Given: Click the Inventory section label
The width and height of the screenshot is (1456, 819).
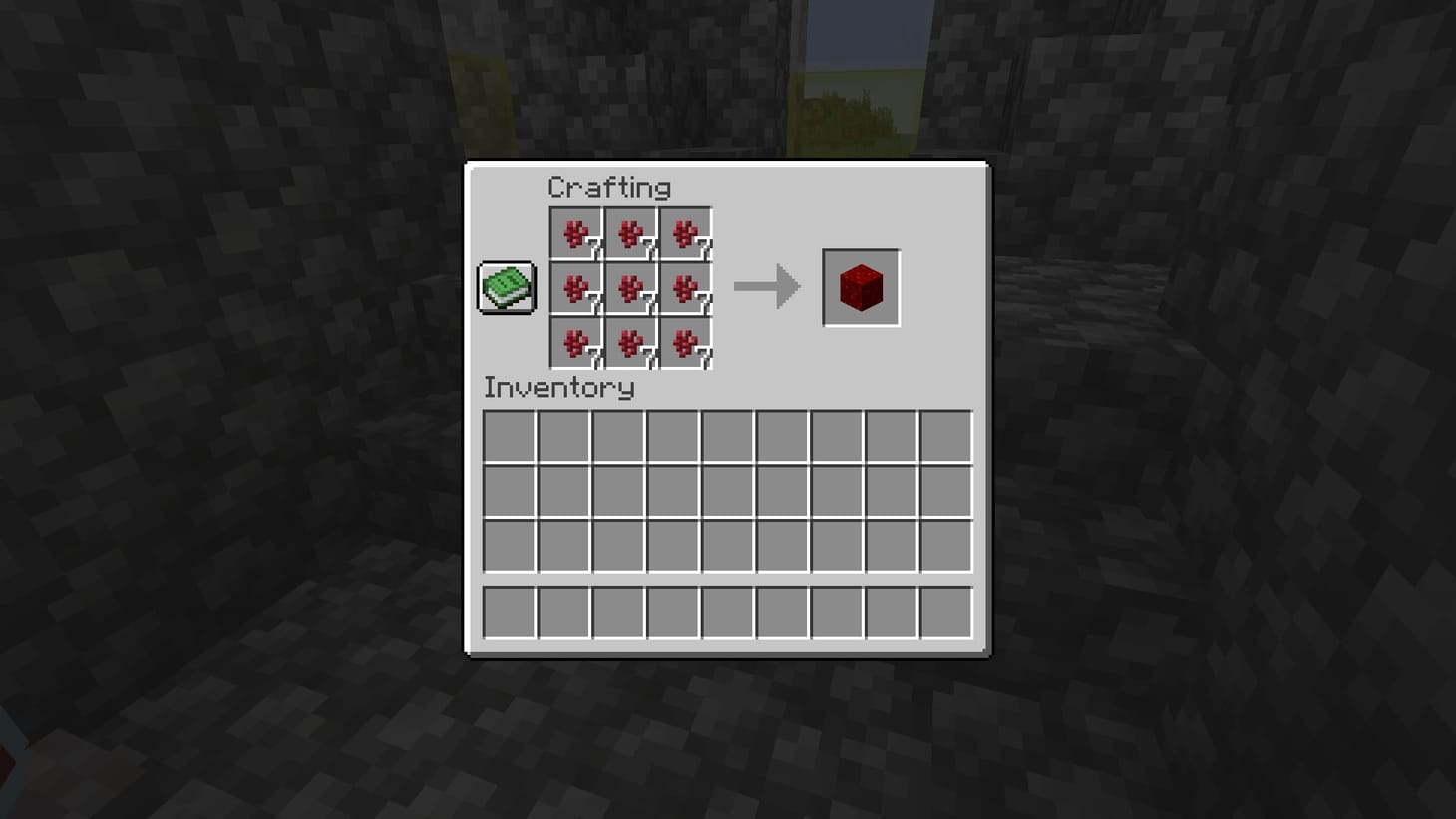Looking at the screenshot, I should pyautogui.click(x=558, y=389).
